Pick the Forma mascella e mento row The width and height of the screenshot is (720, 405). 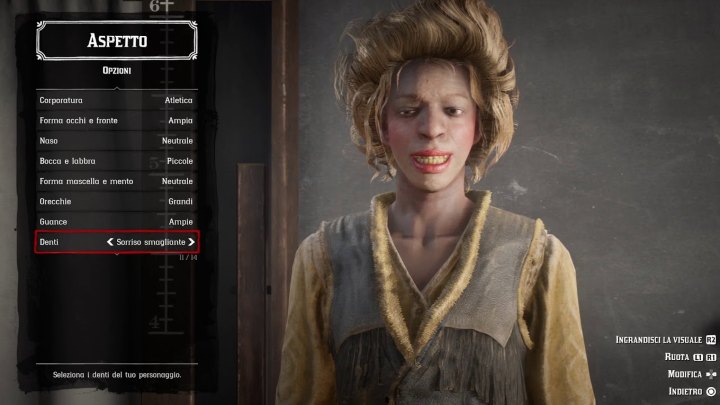(116, 181)
